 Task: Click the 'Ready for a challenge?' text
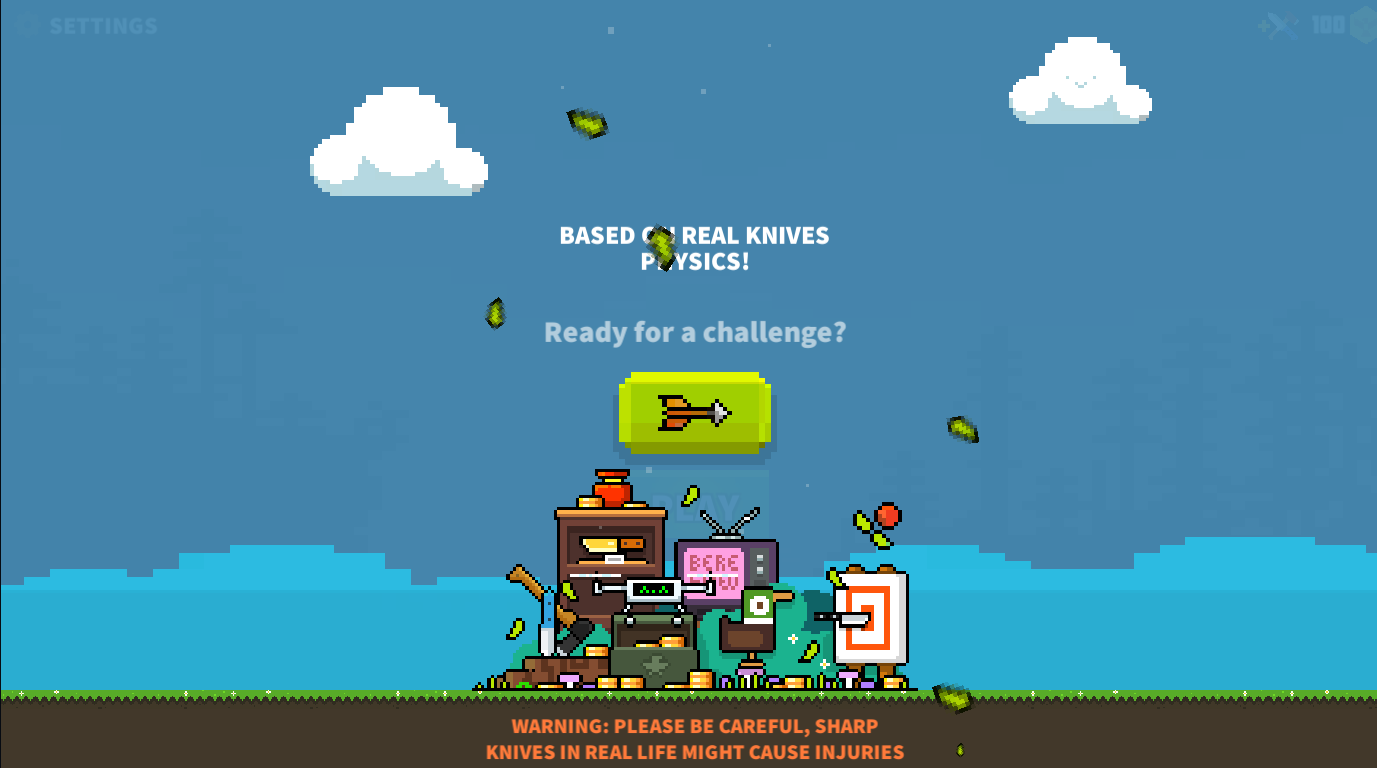coord(694,332)
